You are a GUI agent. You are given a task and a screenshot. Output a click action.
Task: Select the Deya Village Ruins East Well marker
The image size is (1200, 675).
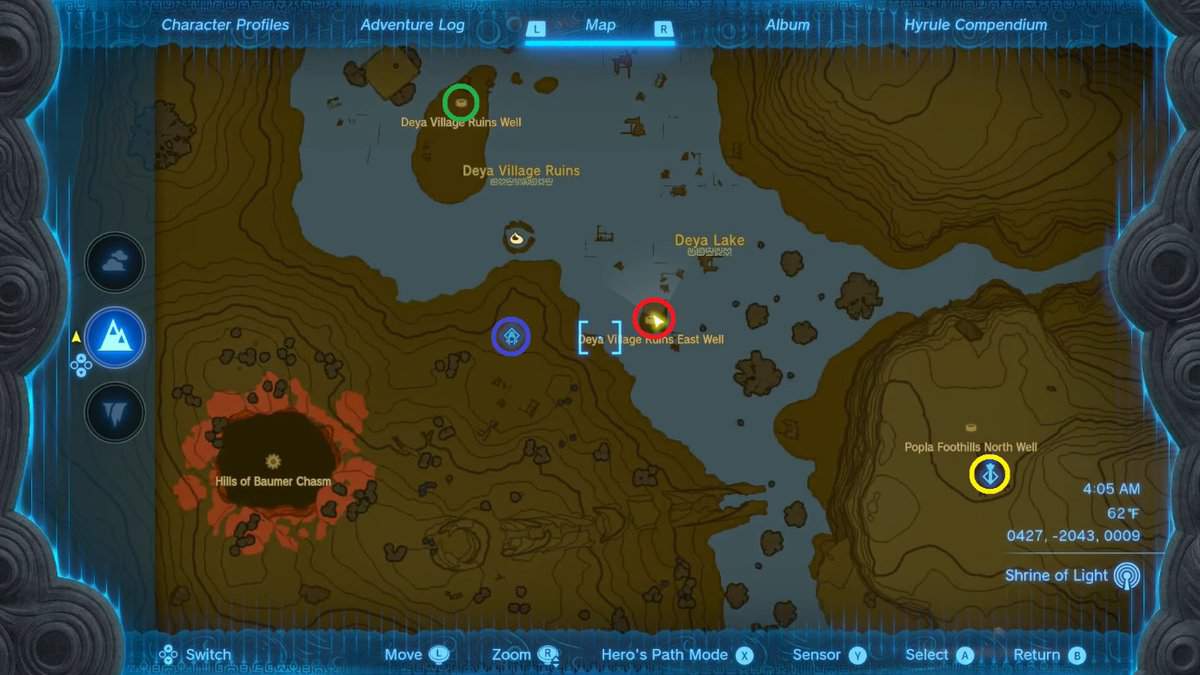655,320
